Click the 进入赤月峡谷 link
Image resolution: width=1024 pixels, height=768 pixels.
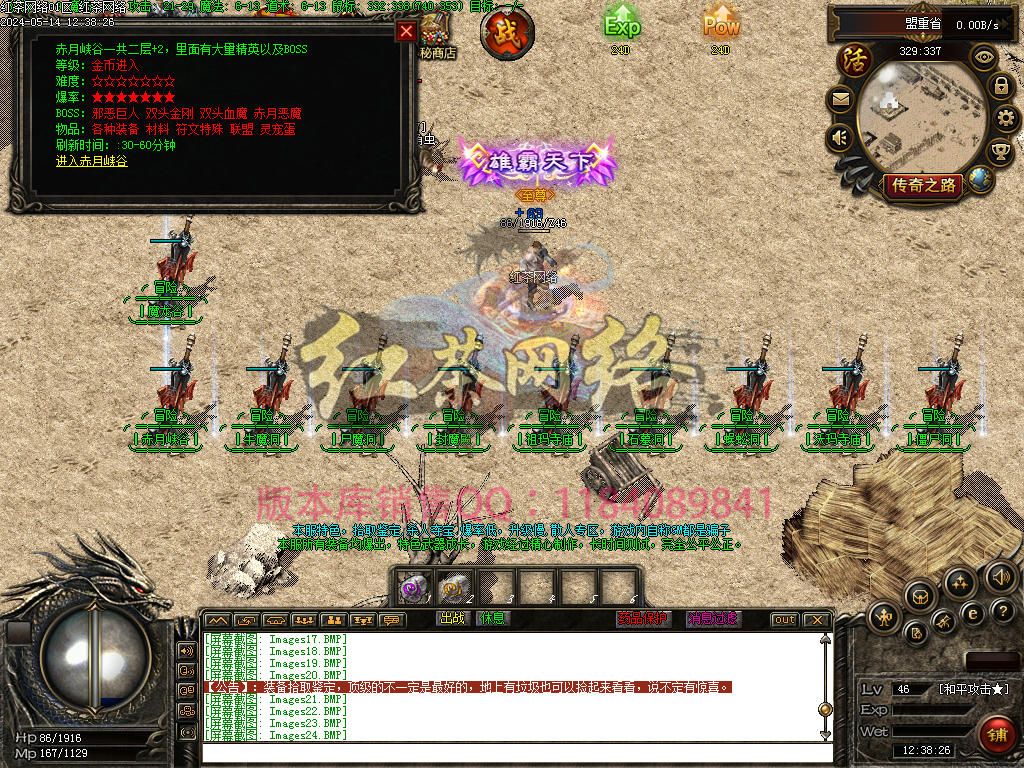click(91, 160)
